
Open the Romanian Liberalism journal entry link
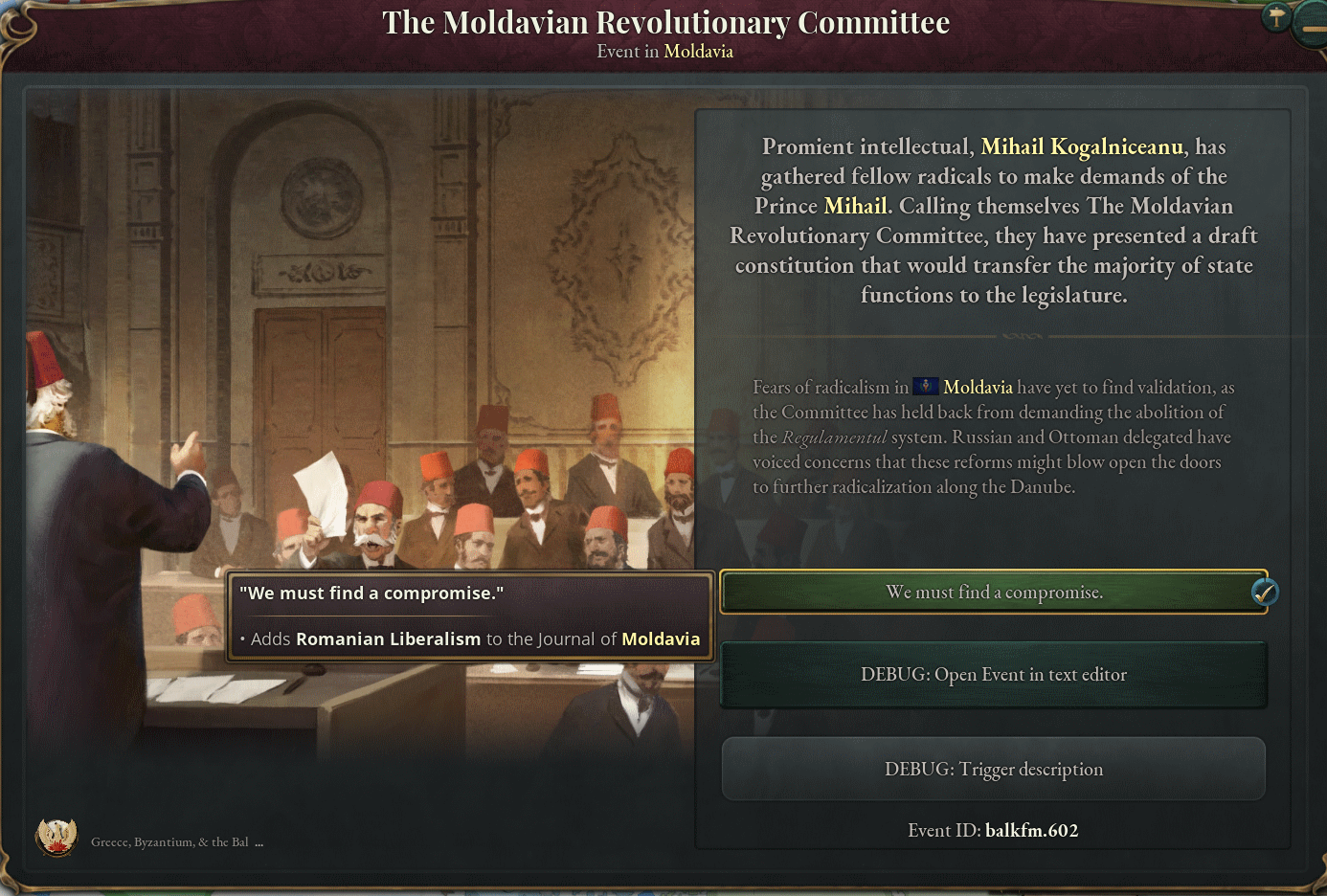point(387,638)
